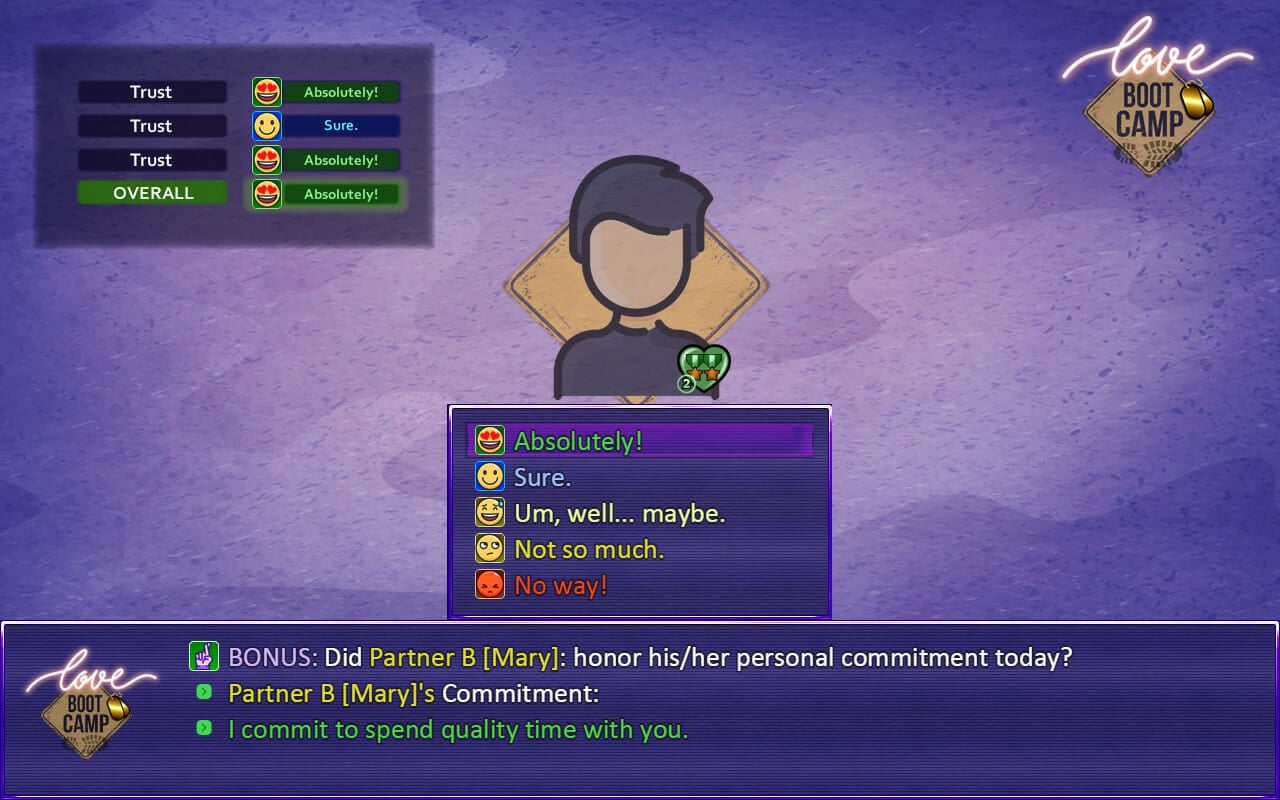Select the 'No way!' answer

(558, 583)
